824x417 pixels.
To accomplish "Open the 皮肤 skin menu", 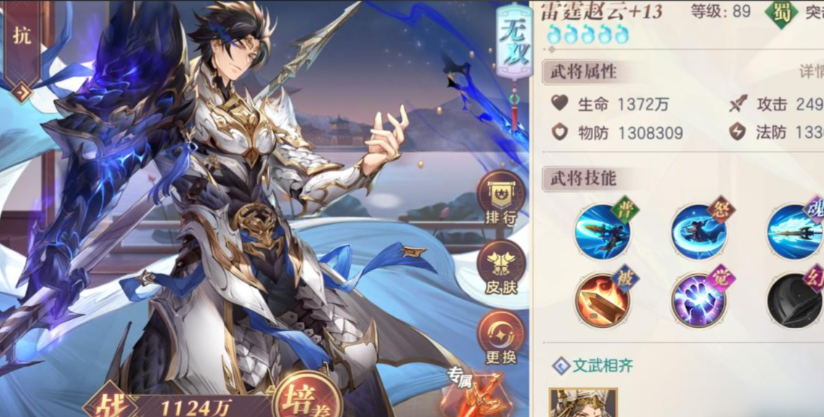I will click(x=501, y=265).
